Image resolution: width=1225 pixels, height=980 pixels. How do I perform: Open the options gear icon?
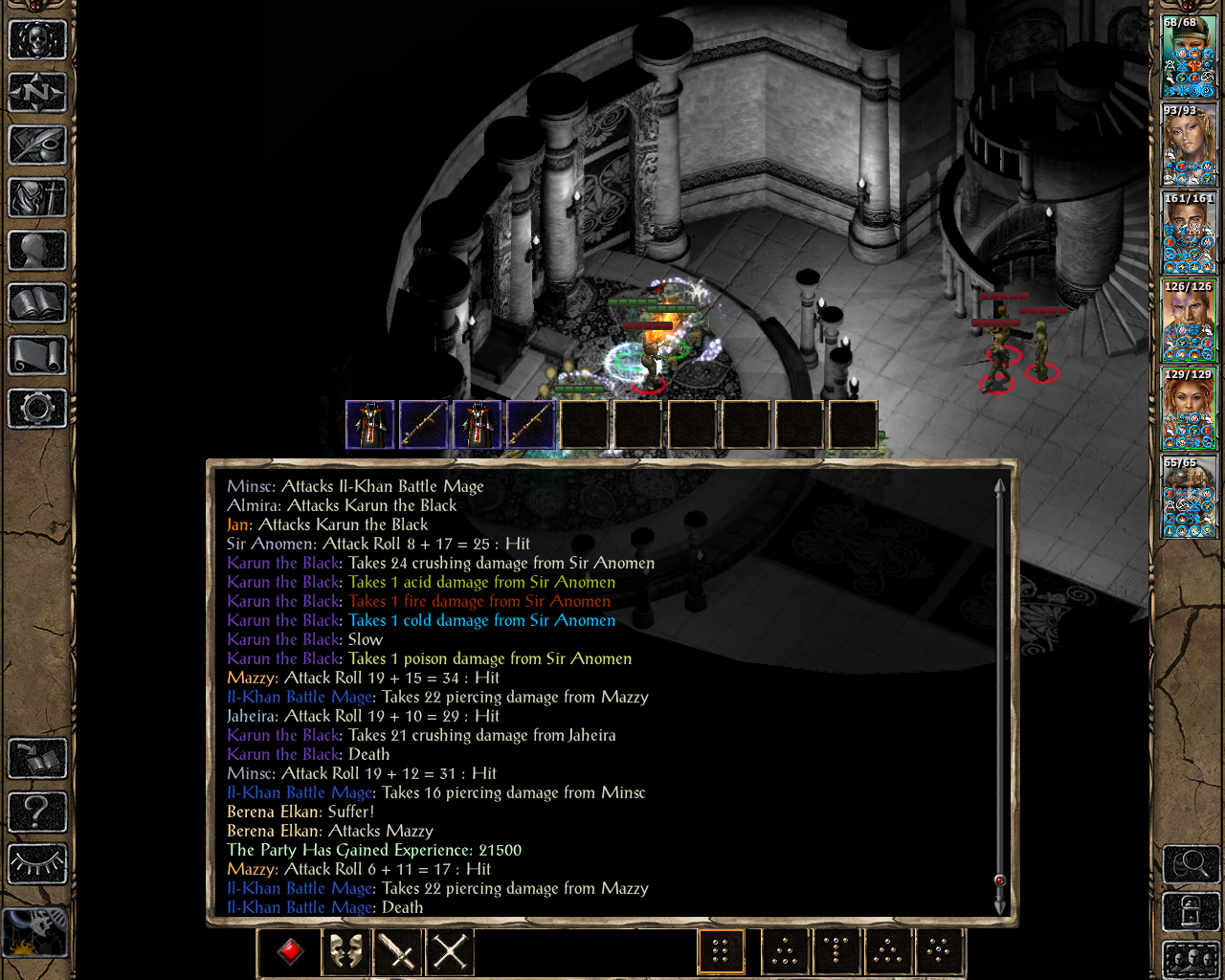[x=37, y=409]
